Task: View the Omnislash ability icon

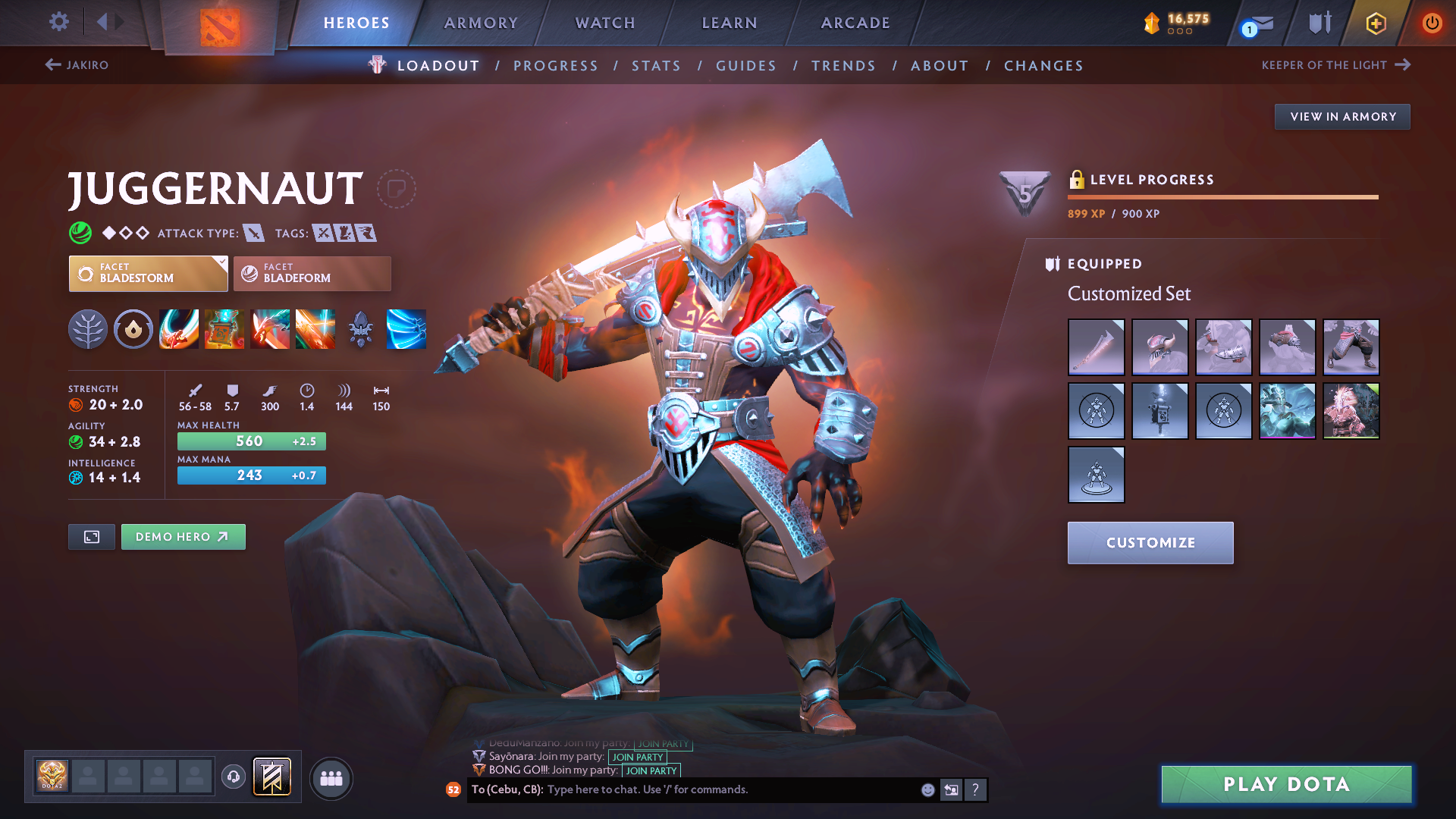Action: click(315, 329)
